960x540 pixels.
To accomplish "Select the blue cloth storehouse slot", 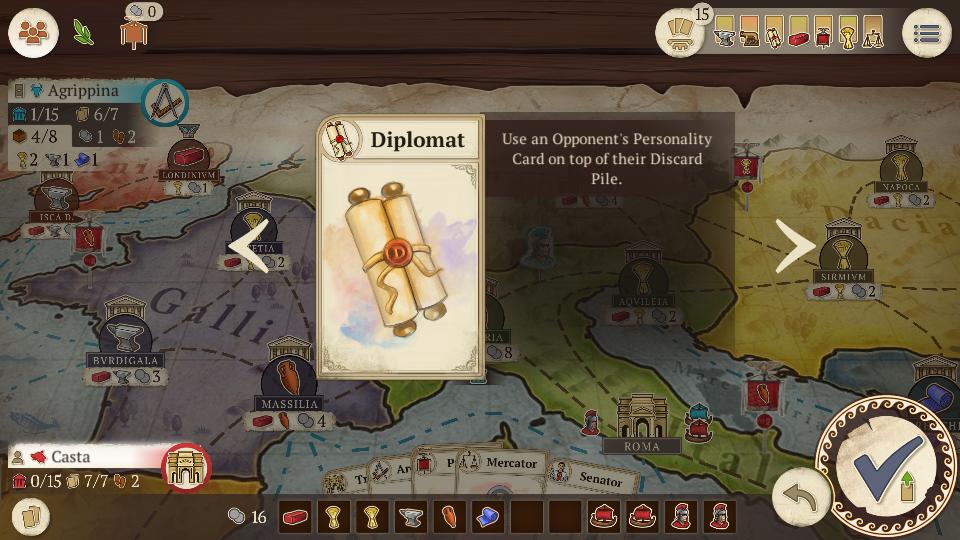I will pos(488,517).
